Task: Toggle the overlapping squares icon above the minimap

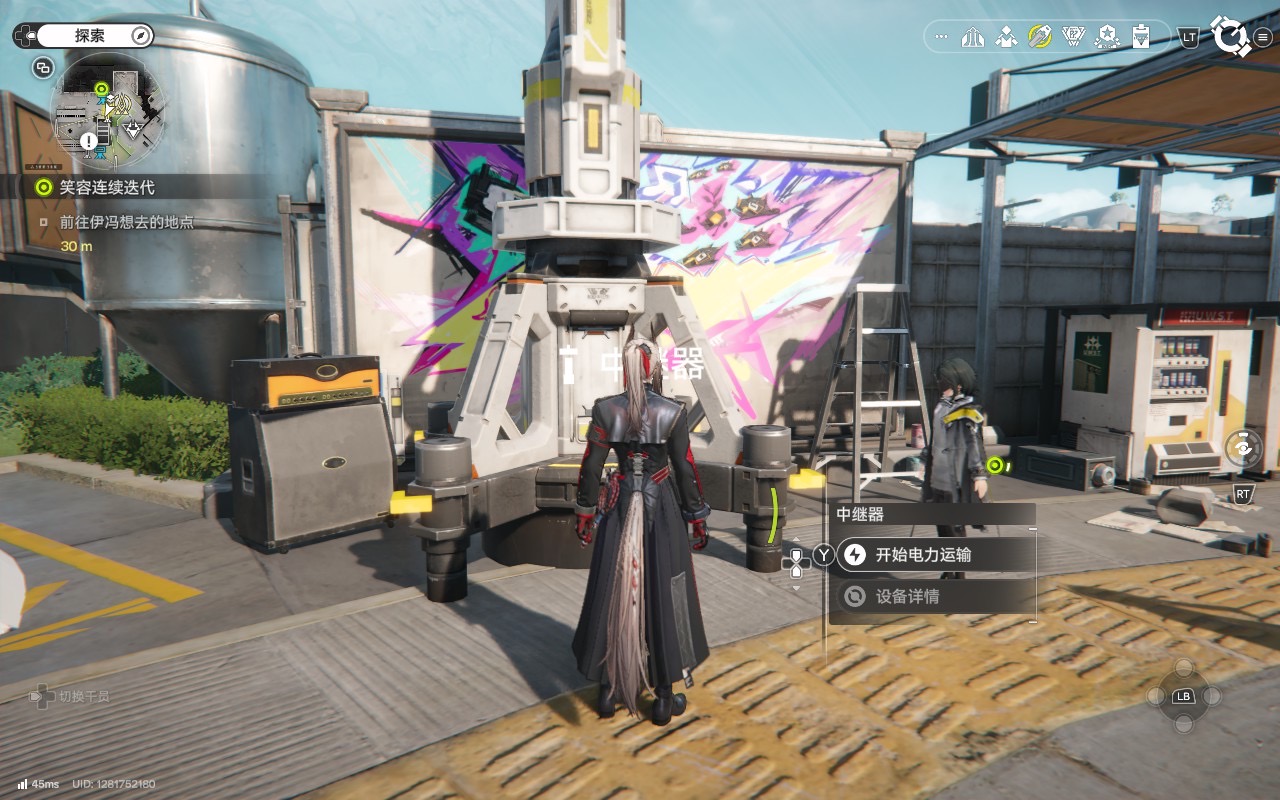Action: click(43, 68)
